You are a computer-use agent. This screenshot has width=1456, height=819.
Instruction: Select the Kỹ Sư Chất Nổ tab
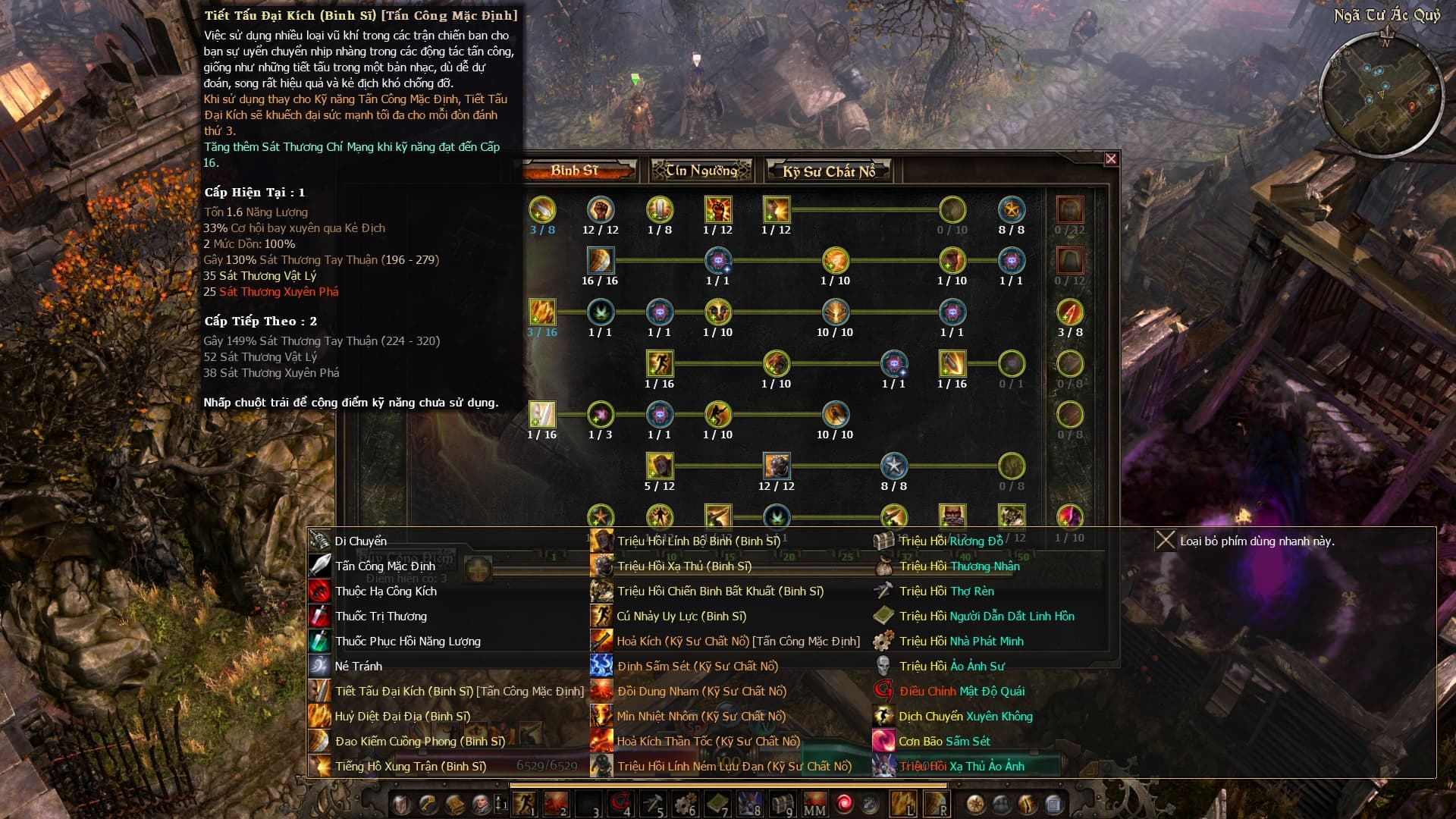tap(829, 171)
